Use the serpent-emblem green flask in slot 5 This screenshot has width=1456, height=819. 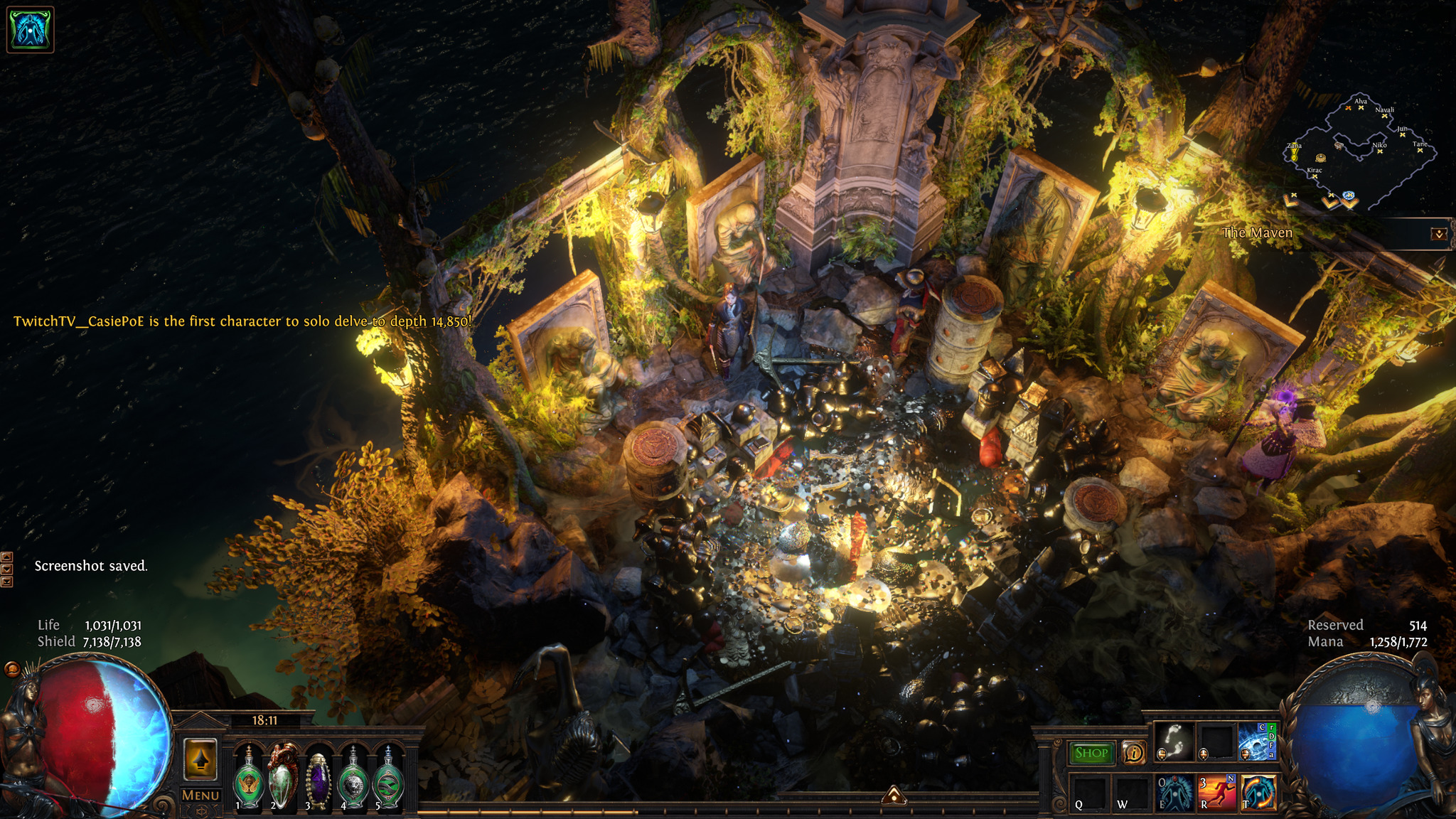(388, 780)
